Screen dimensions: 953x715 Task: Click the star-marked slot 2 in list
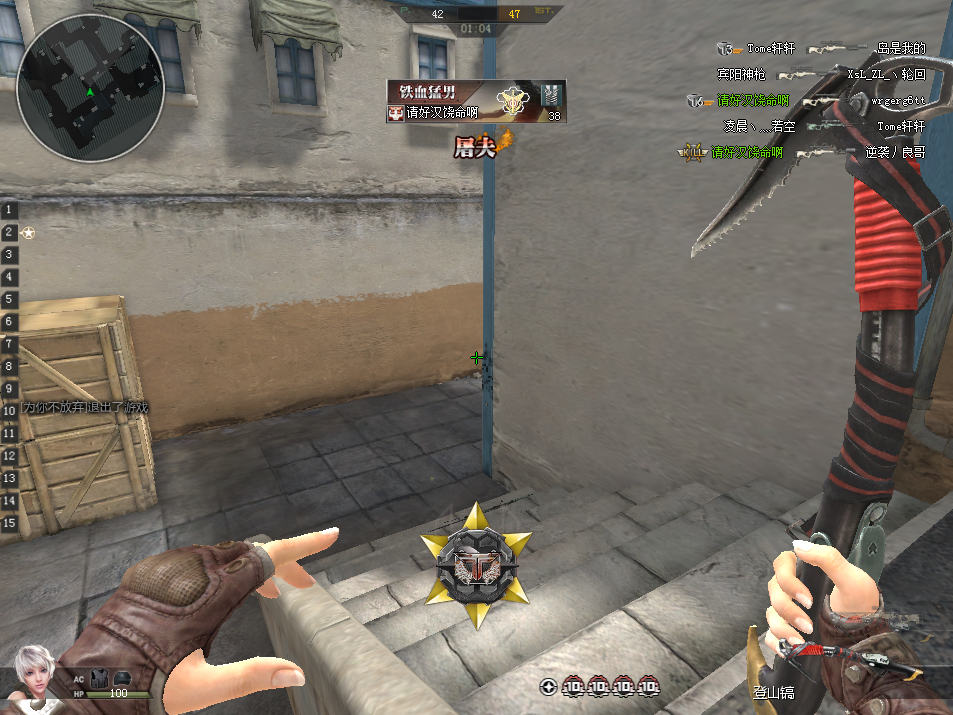(x=20, y=233)
